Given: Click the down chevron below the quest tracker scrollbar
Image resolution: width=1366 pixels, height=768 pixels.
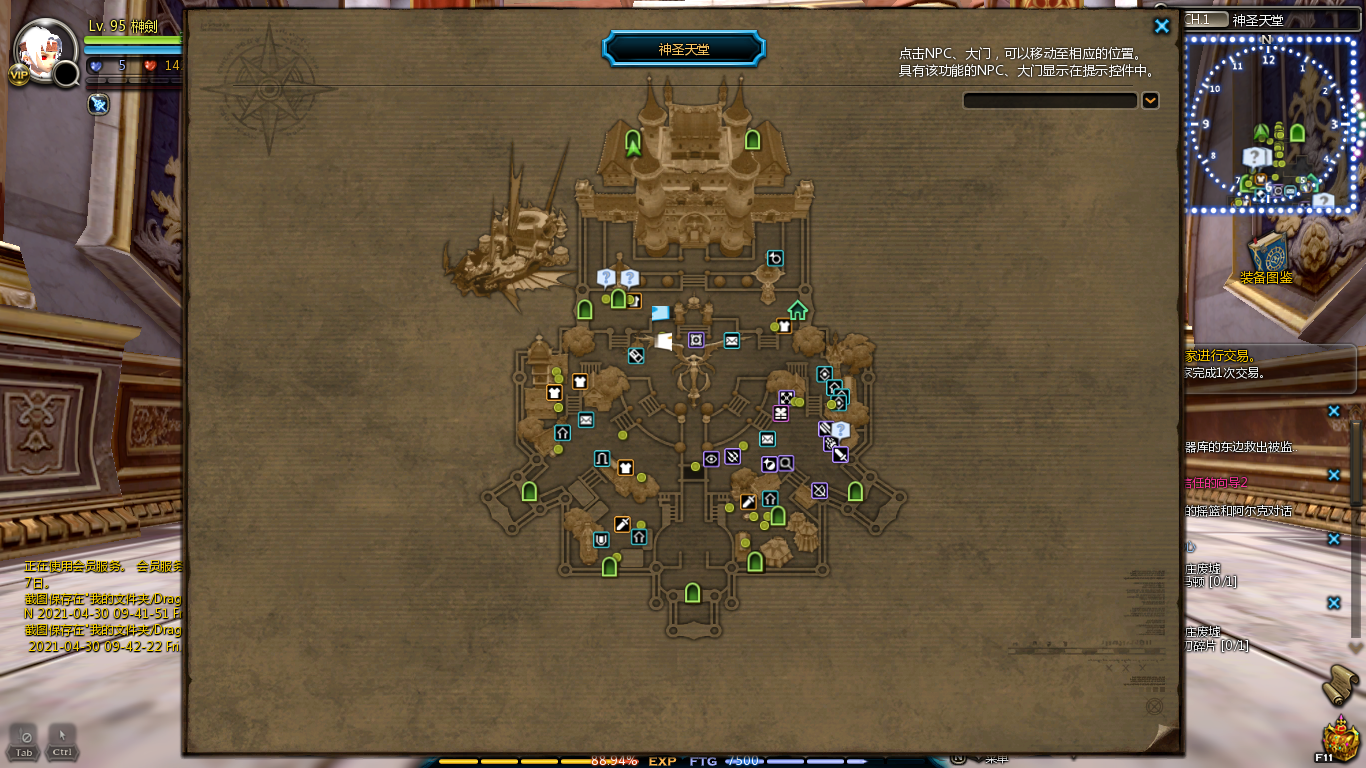Looking at the screenshot, I should click(x=1354, y=647).
